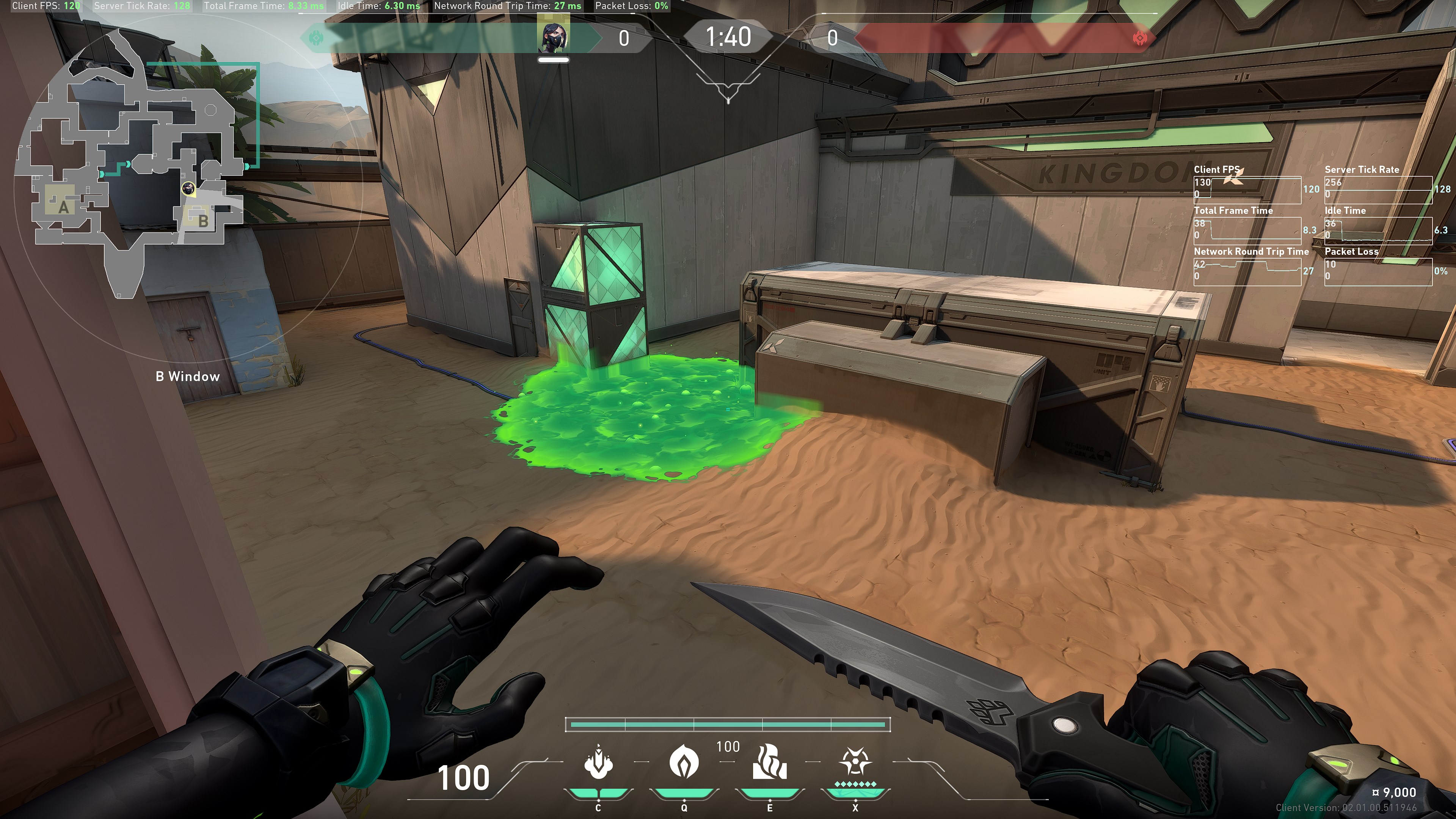Click the Network Round Trip Time graph
Image resolution: width=1456 pixels, height=819 pixels.
click(x=1247, y=272)
